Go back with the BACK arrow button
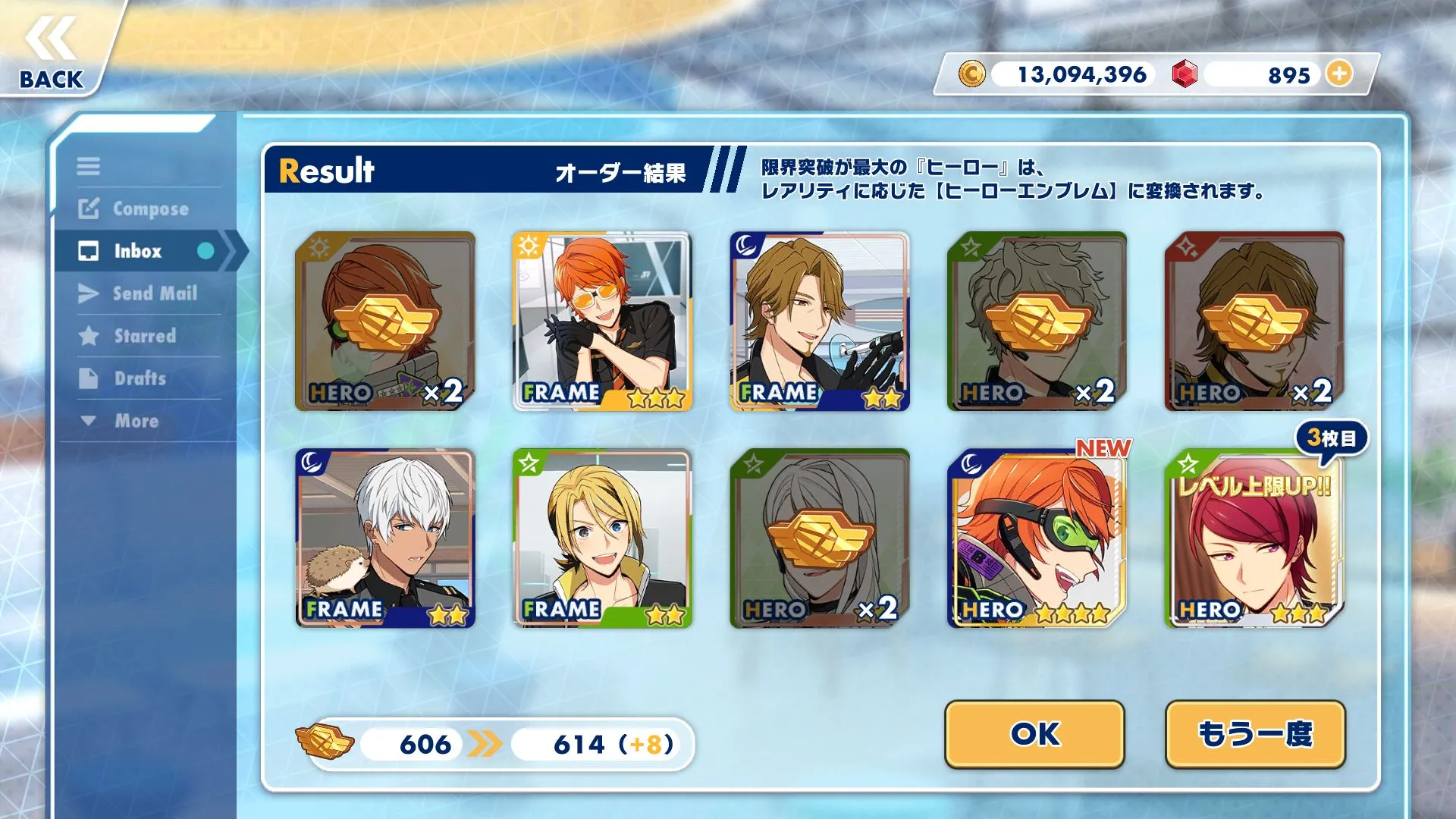This screenshot has height=819, width=1456. [x=52, y=53]
